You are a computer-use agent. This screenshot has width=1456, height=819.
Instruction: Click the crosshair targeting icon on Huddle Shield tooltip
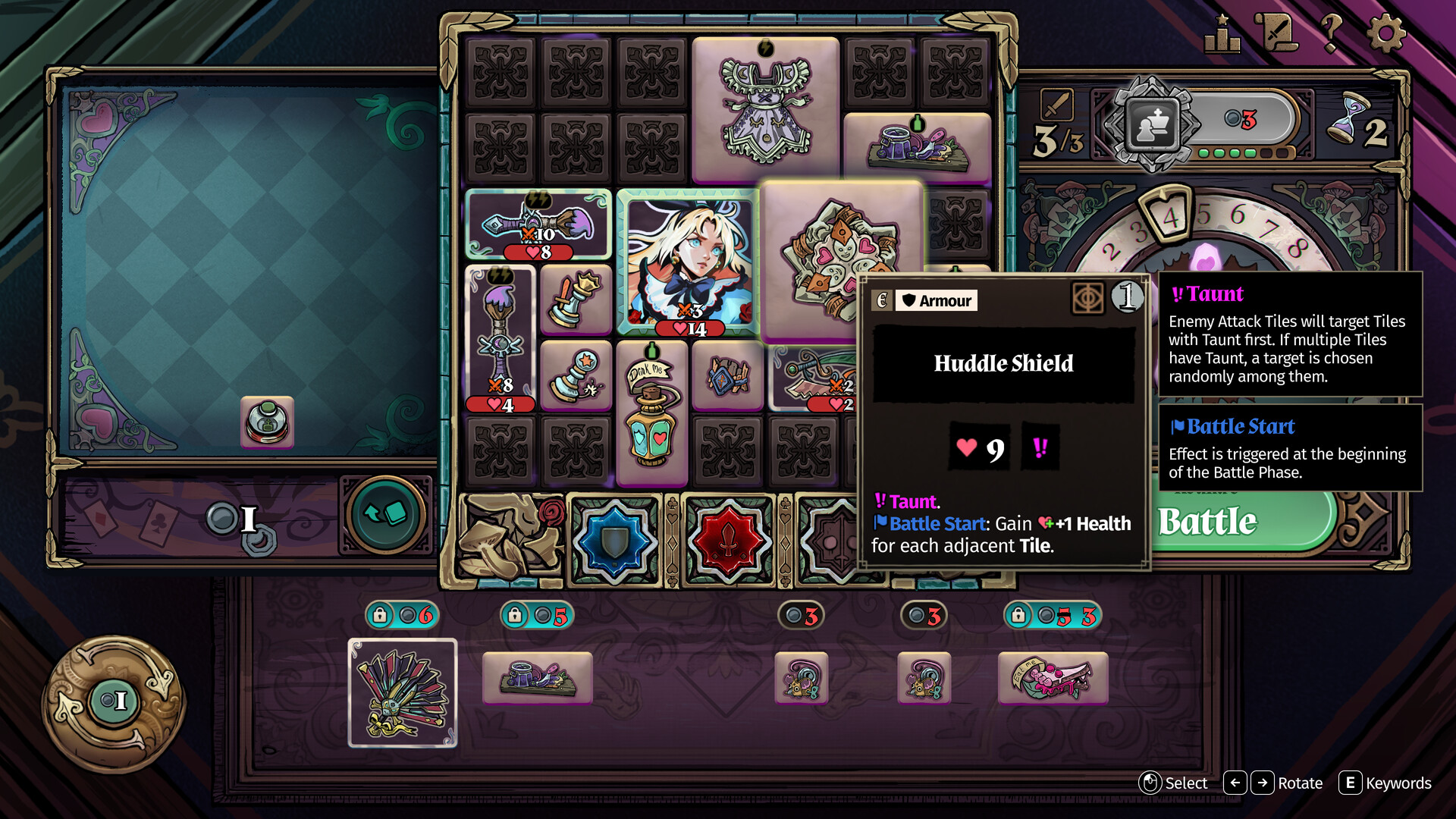[1087, 298]
